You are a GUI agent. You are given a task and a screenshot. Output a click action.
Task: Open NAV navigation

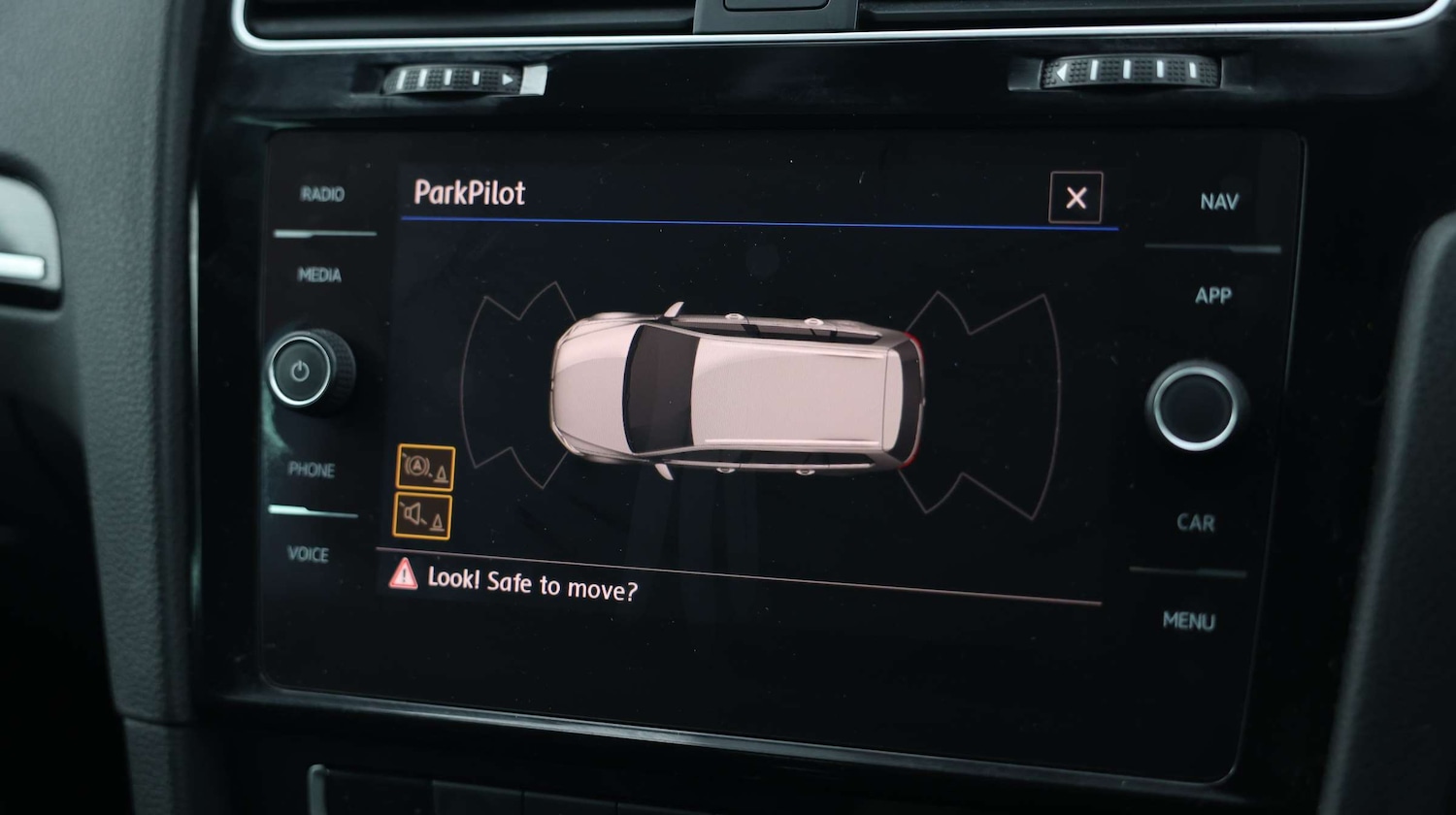click(1219, 202)
